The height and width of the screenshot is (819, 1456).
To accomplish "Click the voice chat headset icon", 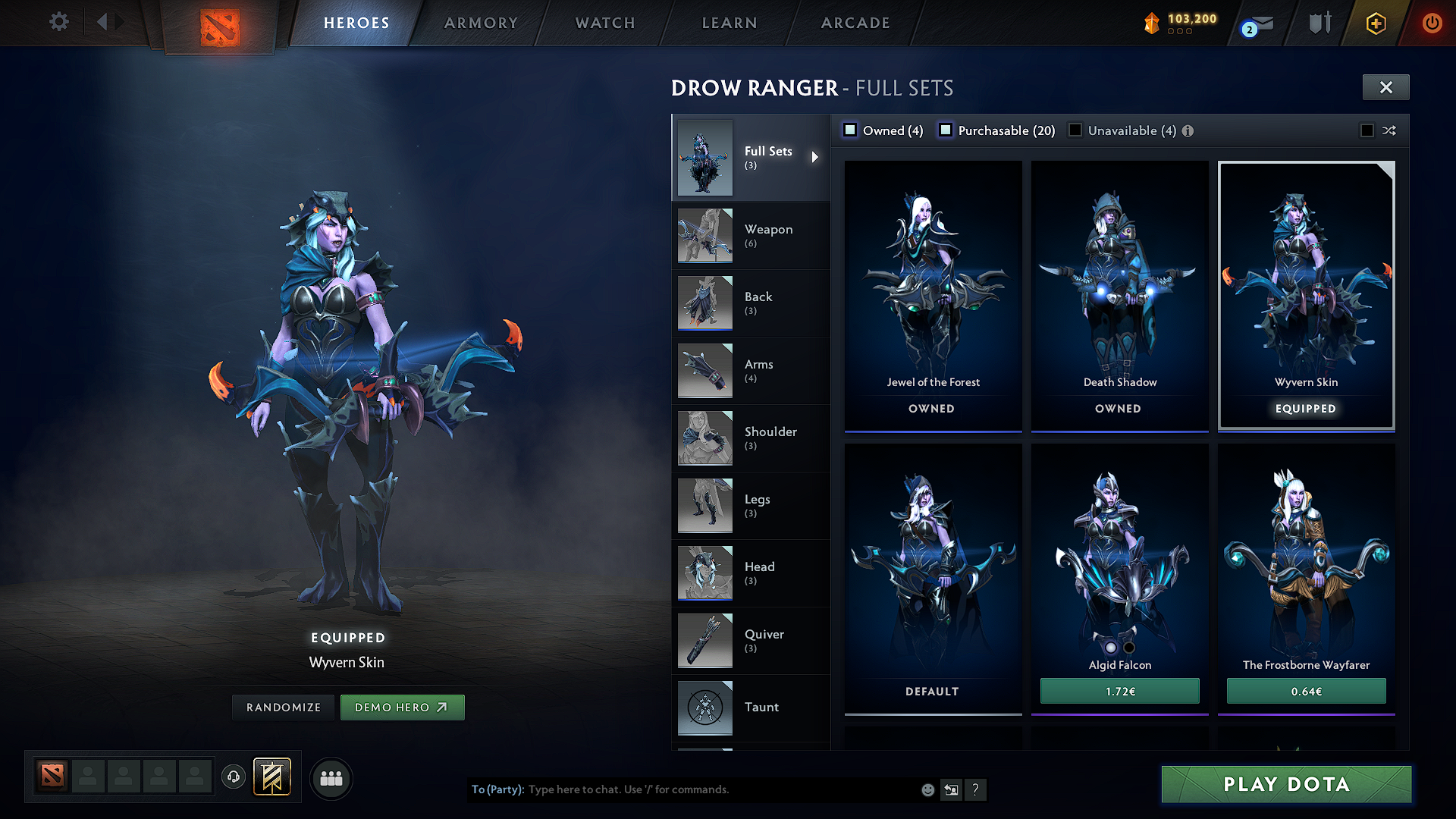I will (x=234, y=777).
